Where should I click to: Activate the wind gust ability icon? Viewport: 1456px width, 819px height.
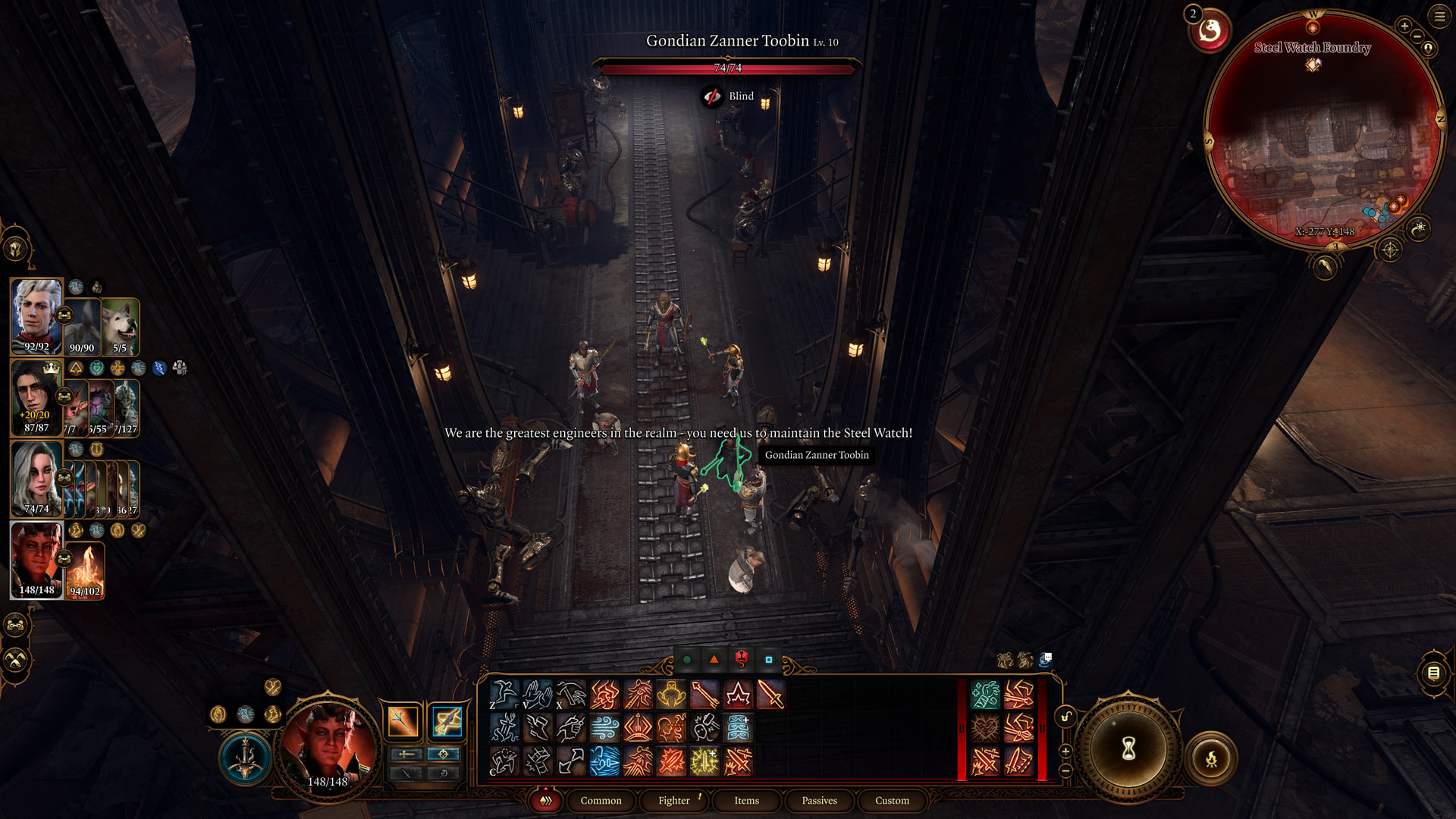click(x=604, y=728)
